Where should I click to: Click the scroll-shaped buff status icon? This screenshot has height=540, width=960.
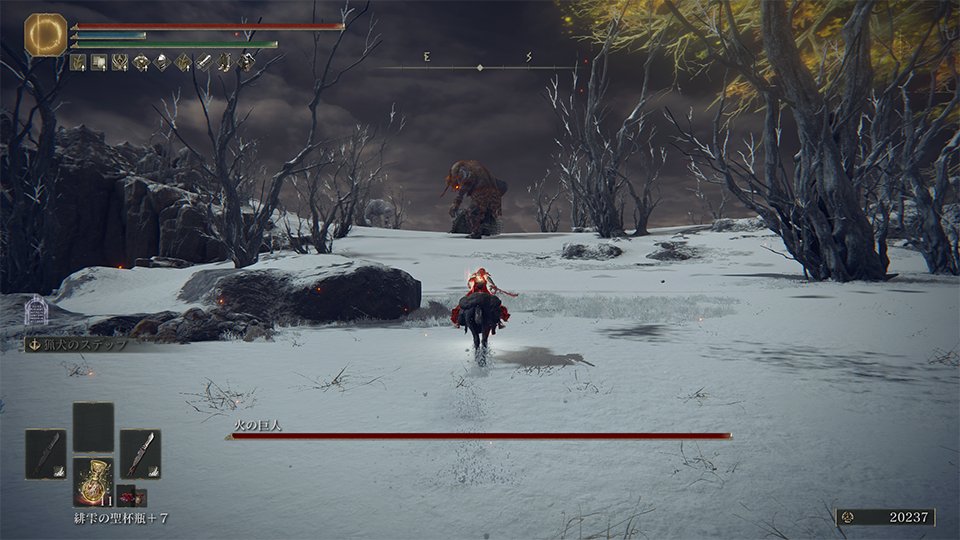[x=98, y=62]
